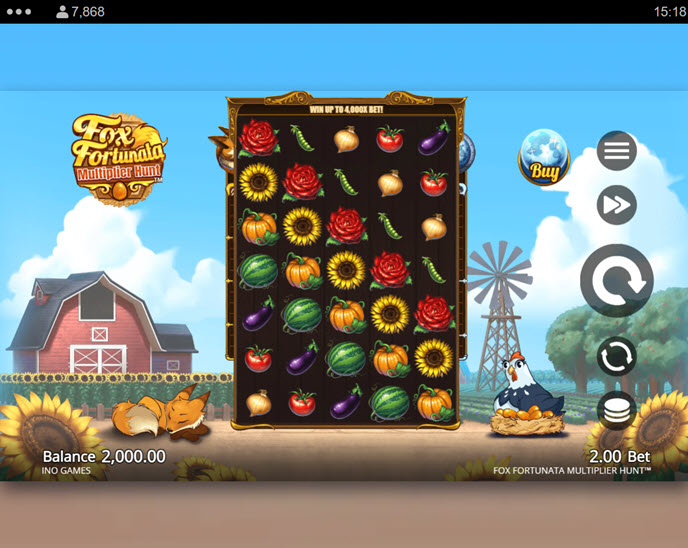This screenshot has width=688, height=548.
Task: Click the Buy bonus feature button
Action: pyautogui.click(x=543, y=159)
